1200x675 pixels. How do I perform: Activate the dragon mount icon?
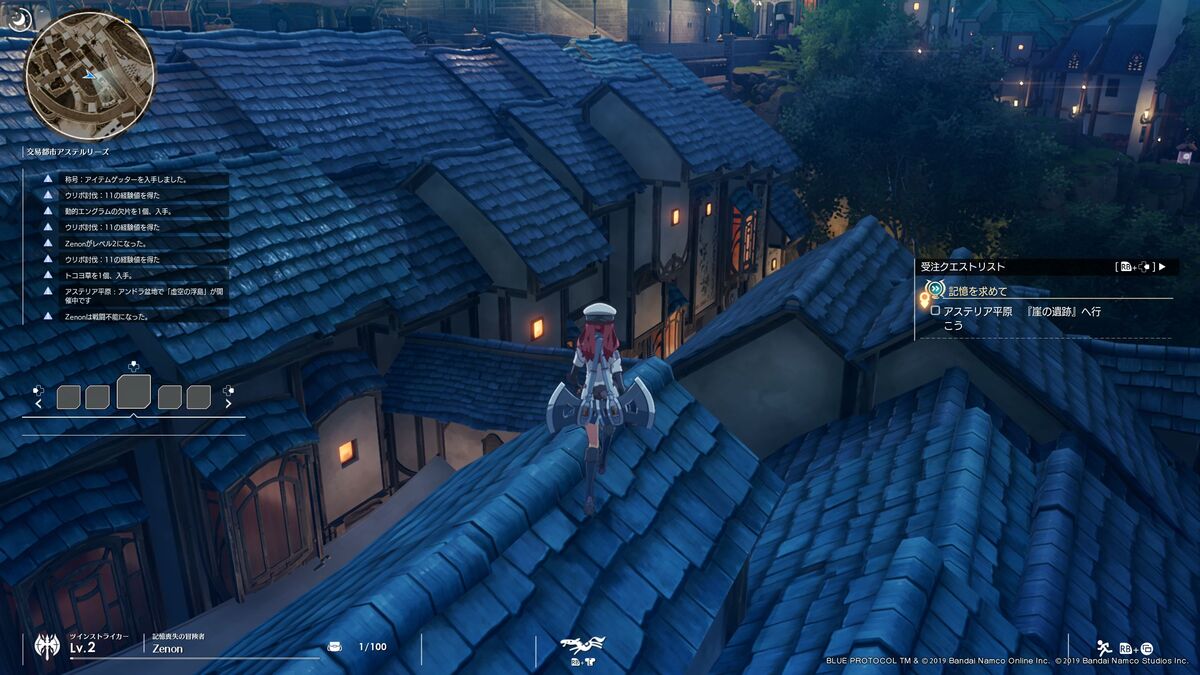583,644
